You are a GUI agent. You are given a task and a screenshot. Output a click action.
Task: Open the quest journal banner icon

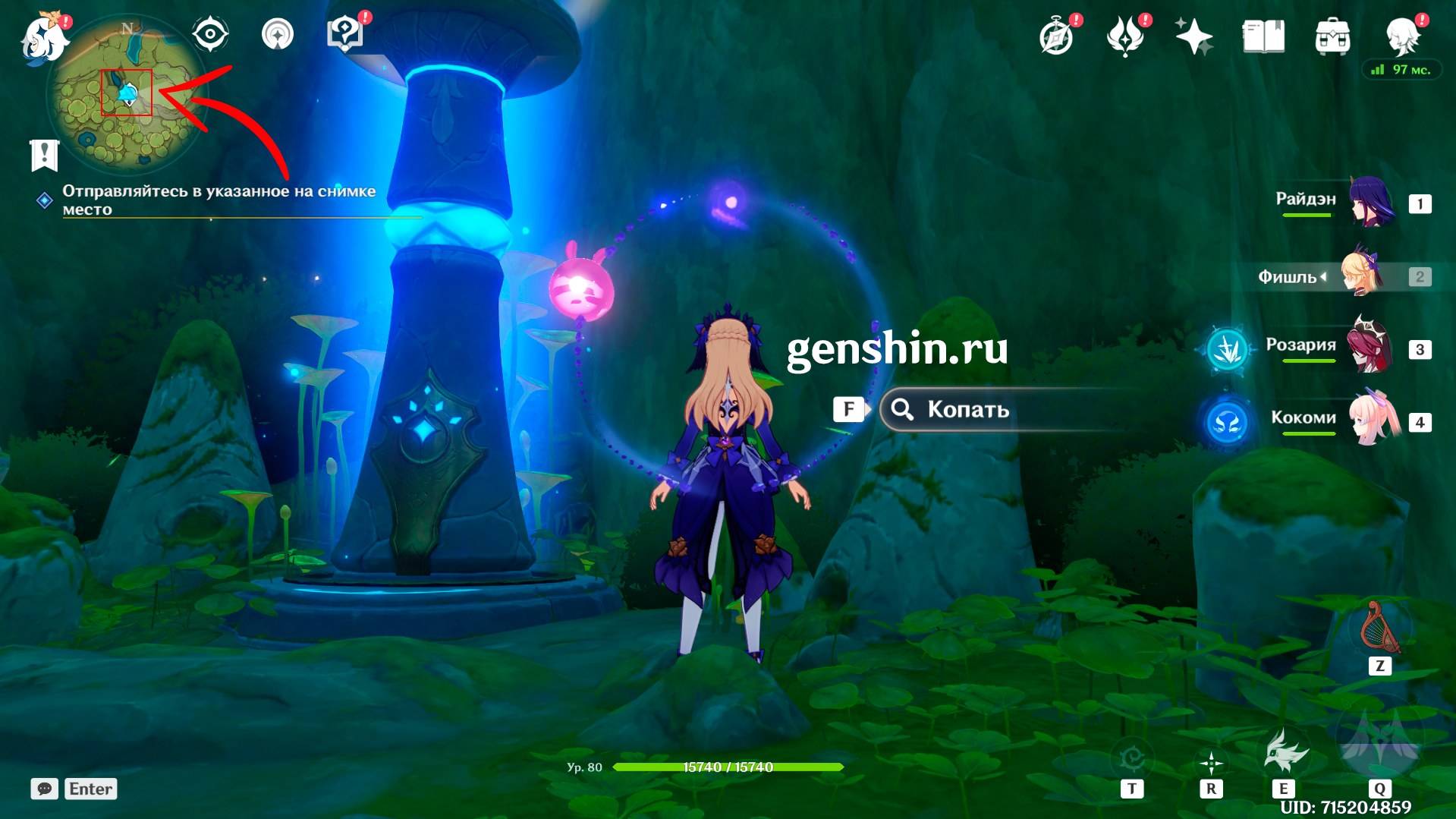pyautogui.click(x=44, y=155)
